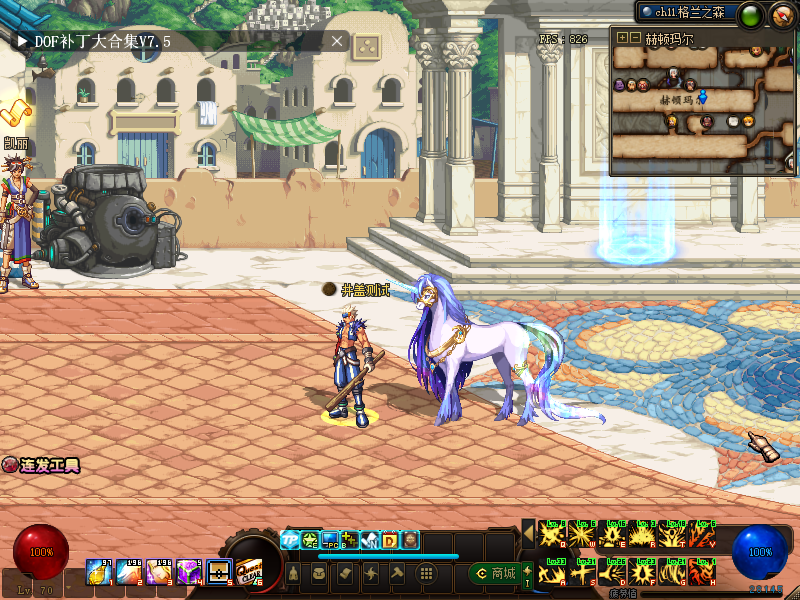Image resolution: width=800 pixels, height=600 pixels.
Task: Activate the first skill in the top skill row
Action: (552, 535)
